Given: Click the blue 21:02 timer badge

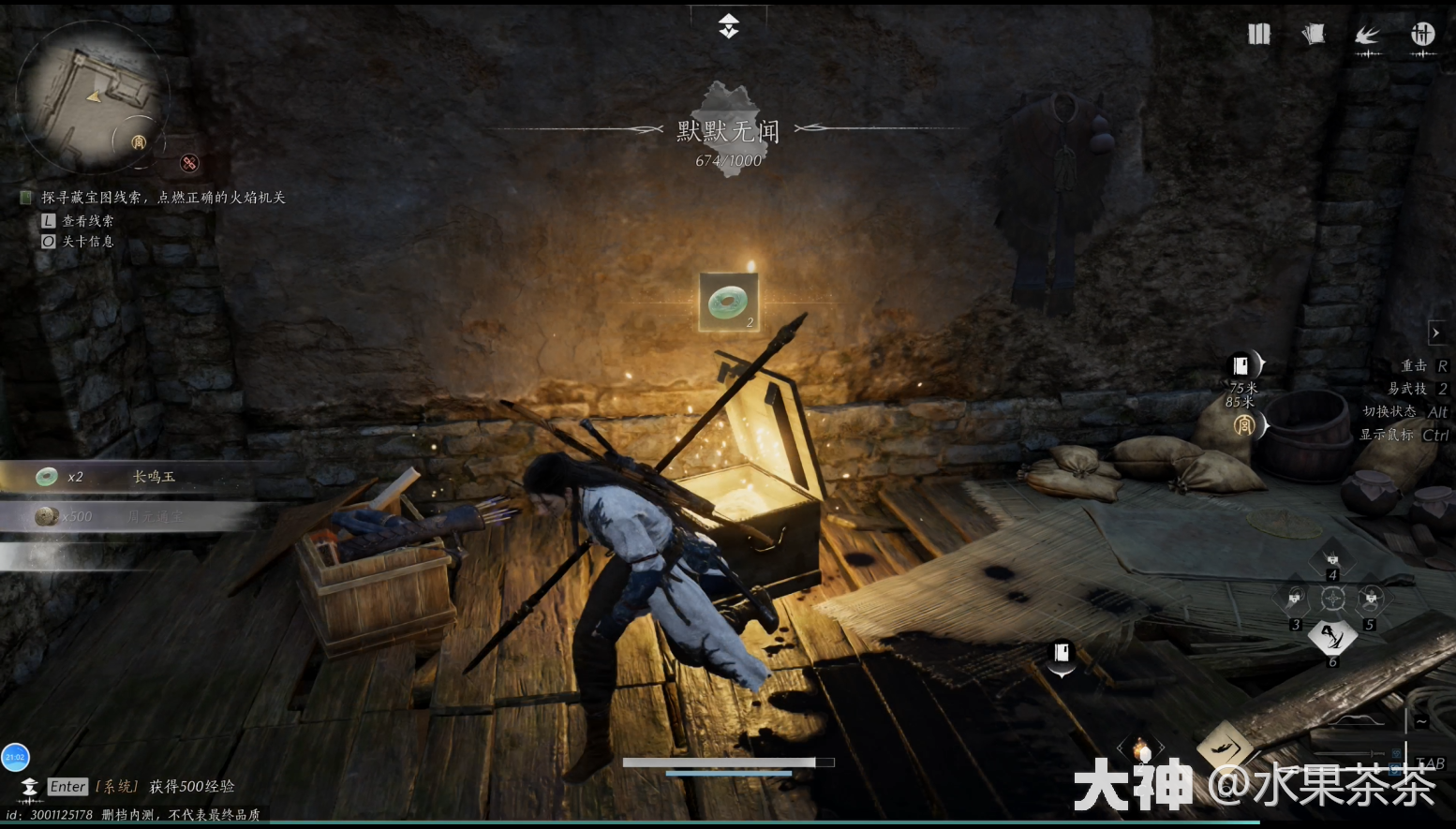Looking at the screenshot, I should (x=16, y=757).
